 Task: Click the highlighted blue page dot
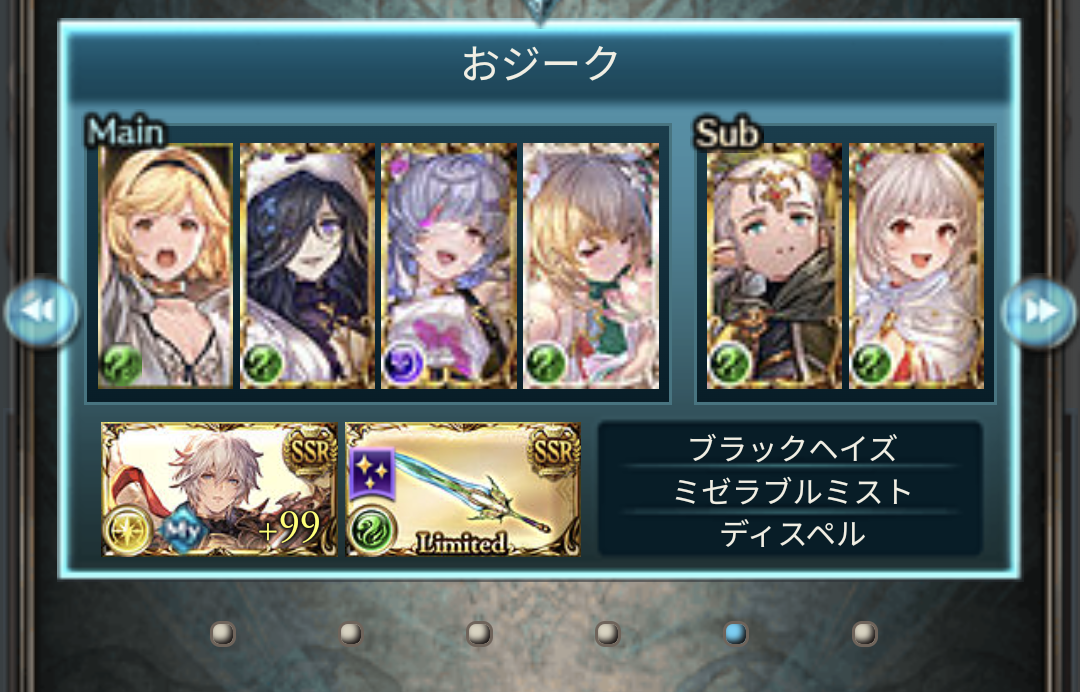click(x=736, y=633)
